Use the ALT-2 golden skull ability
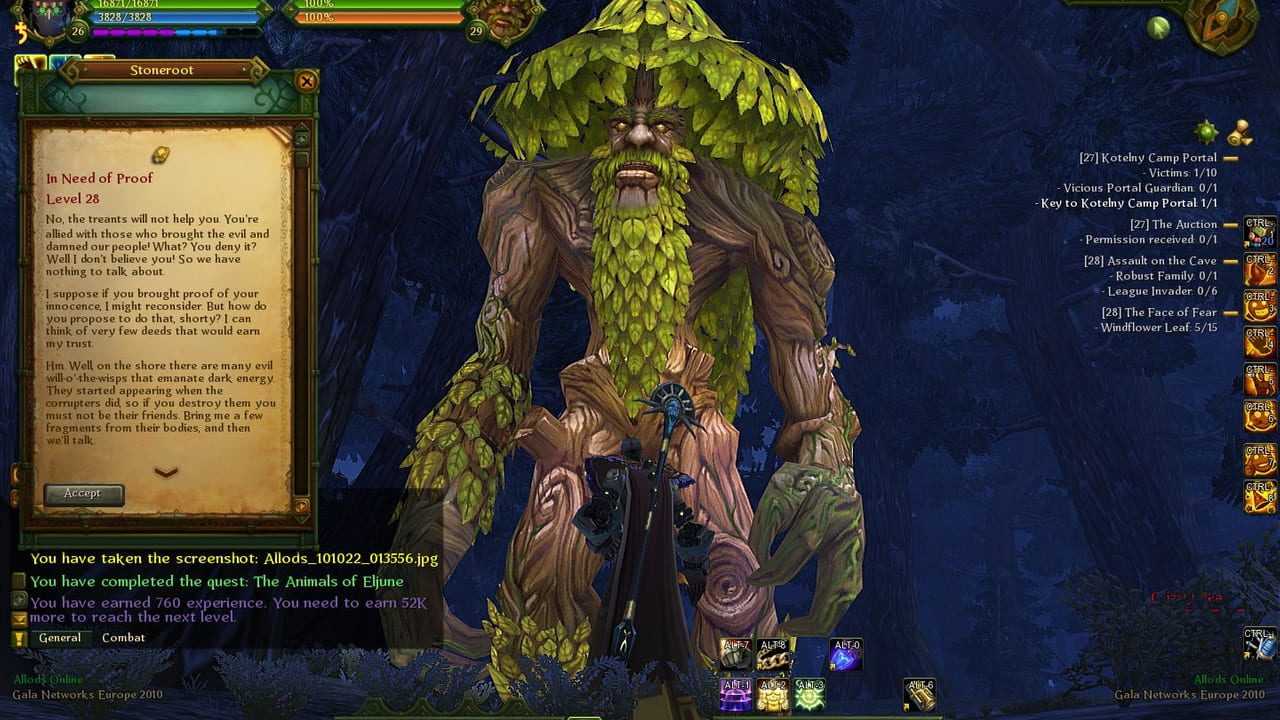This screenshot has width=1280, height=720. tap(772, 694)
